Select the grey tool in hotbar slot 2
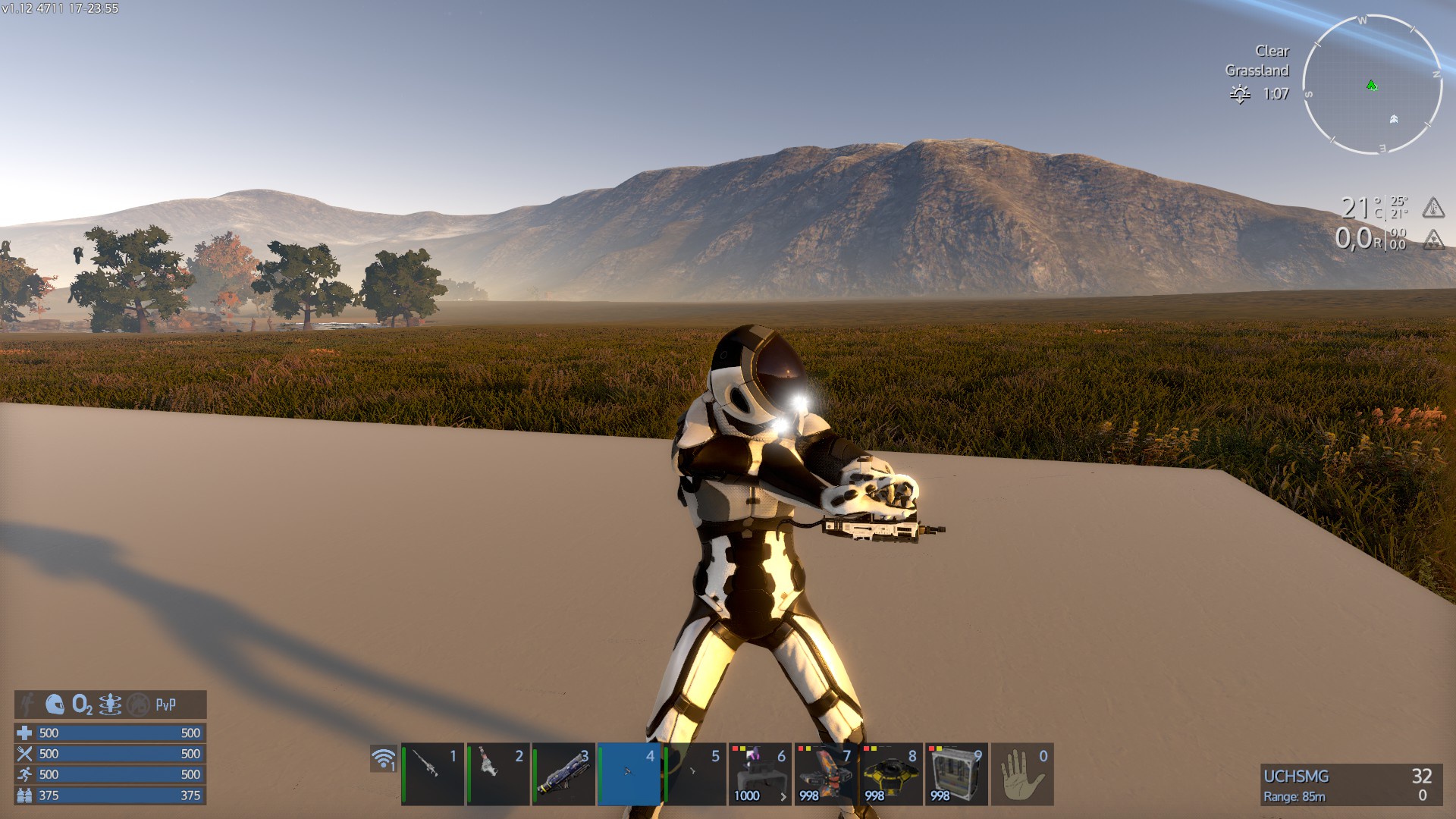1456x819 pixels. [x=498, y=773]
